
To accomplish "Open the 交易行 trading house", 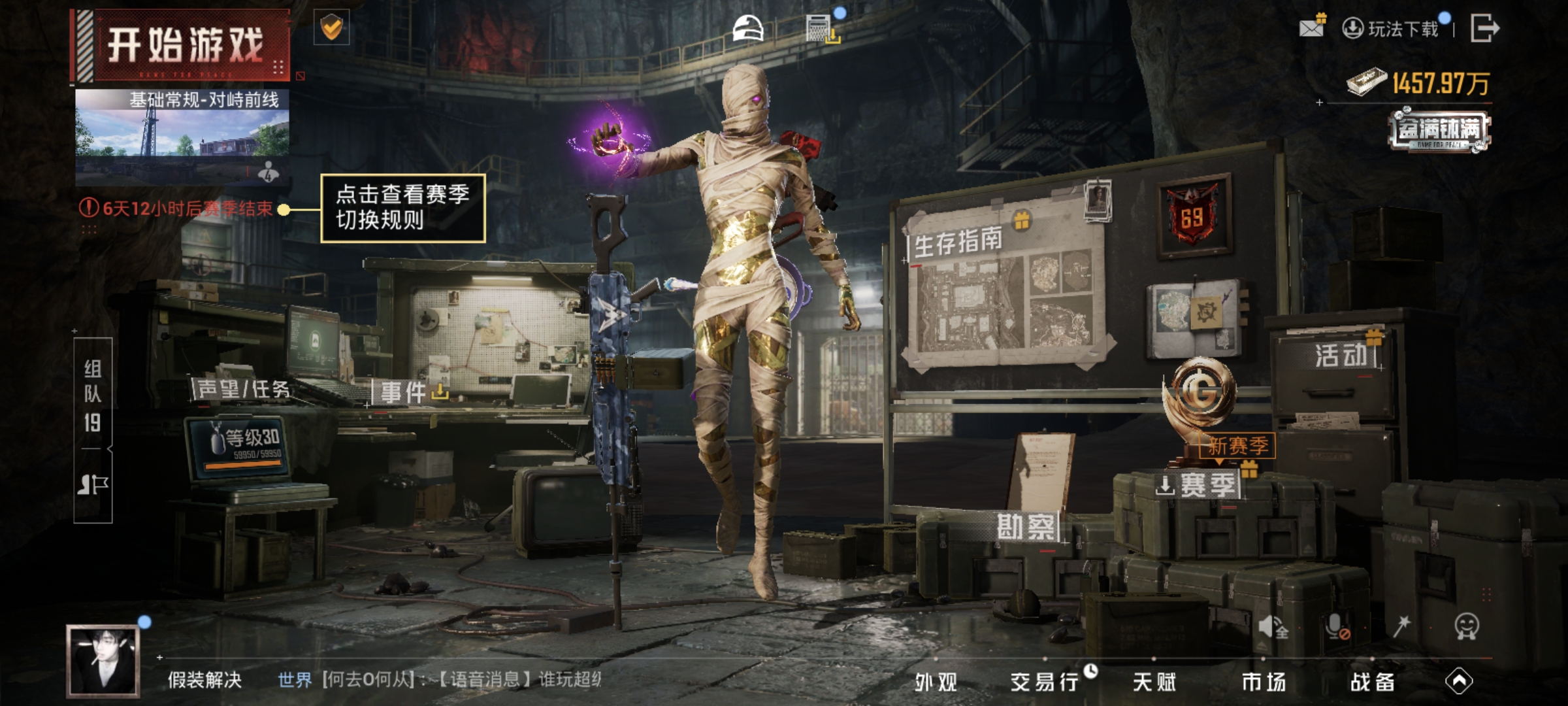I will click(1044, 682).
